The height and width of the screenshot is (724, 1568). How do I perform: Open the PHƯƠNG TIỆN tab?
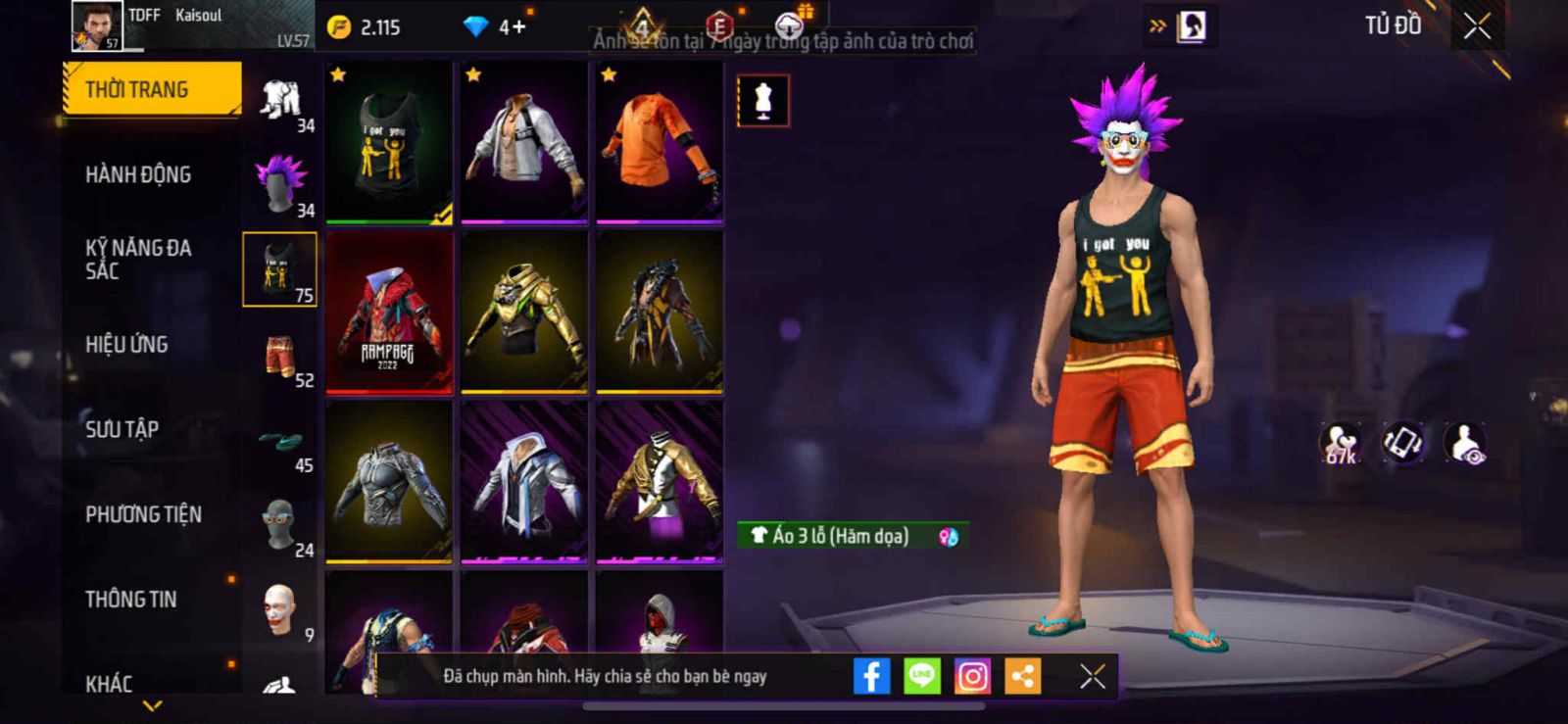tap(143, 514)
